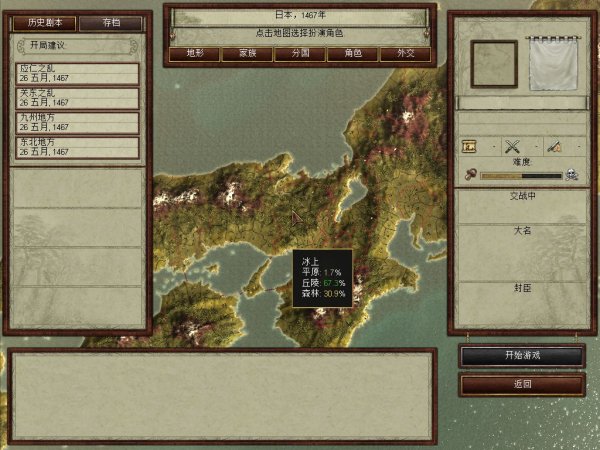This screenshot has height=450, width=600.
Task: Open the 外交 diplomacy map mode
Action: (x=405, y=54)
